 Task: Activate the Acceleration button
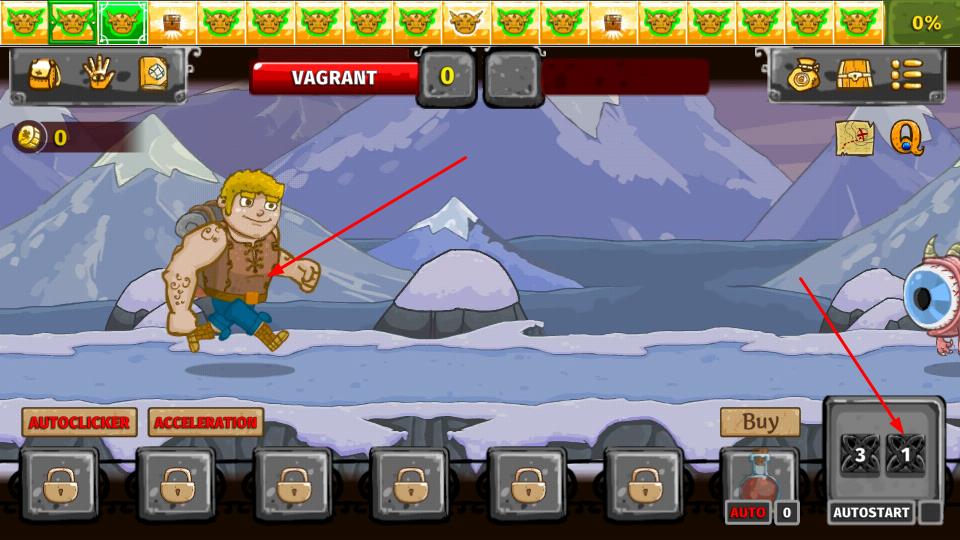click(206, 423)
